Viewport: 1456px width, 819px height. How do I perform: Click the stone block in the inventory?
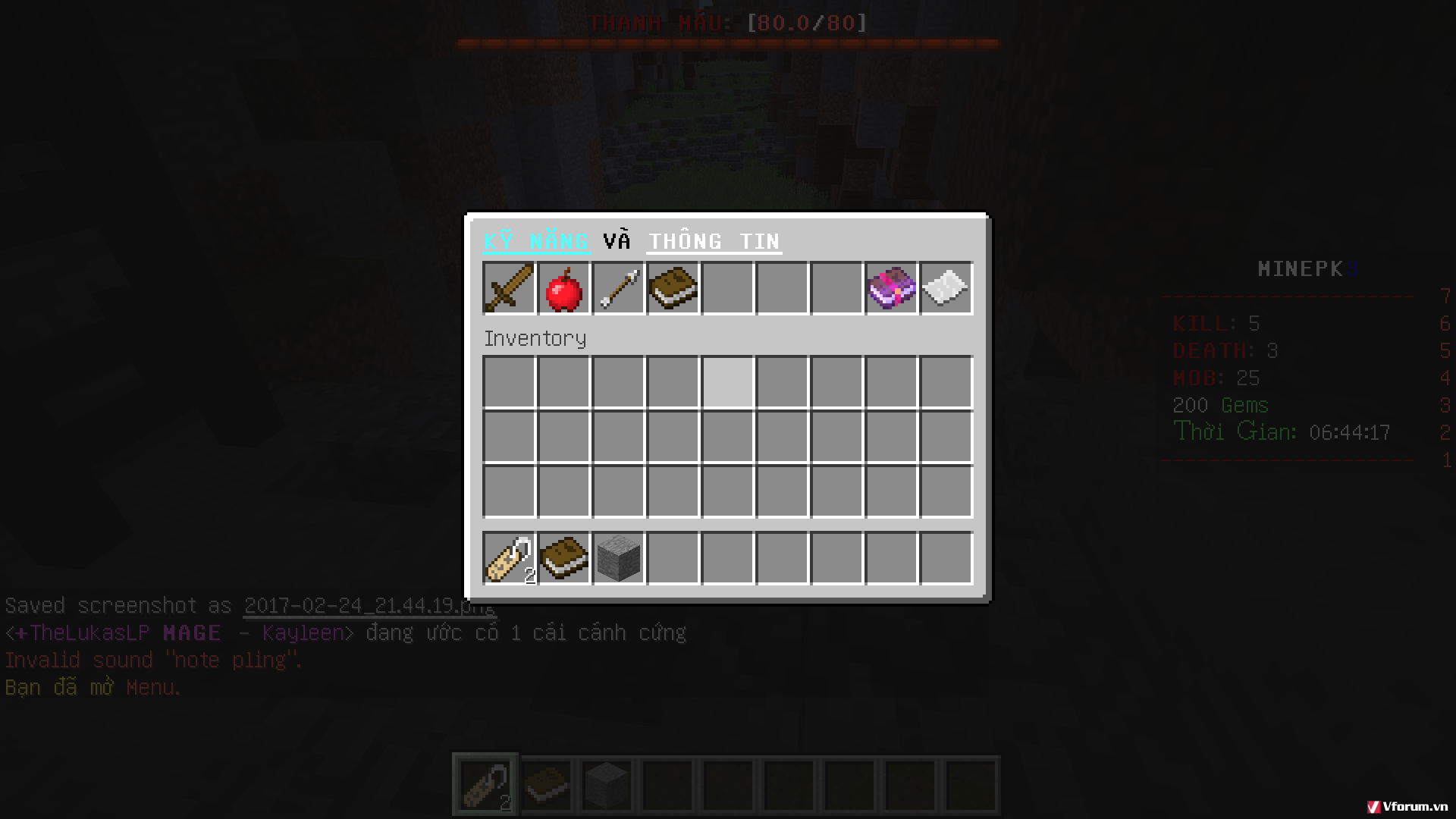pos(617,559)
